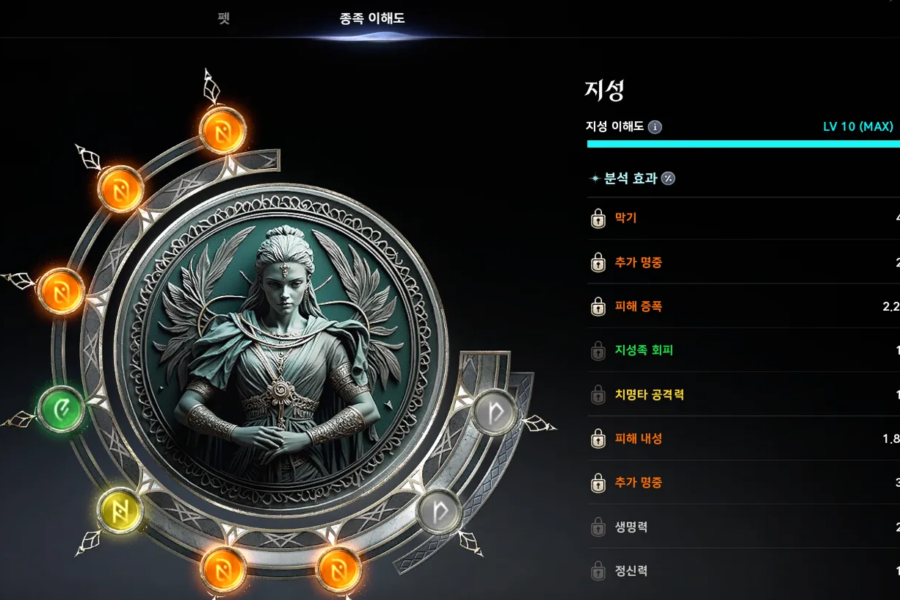Screen dimensions: 900x600
Task: Switch to the 펫 tab
Action: pos(223,19)
